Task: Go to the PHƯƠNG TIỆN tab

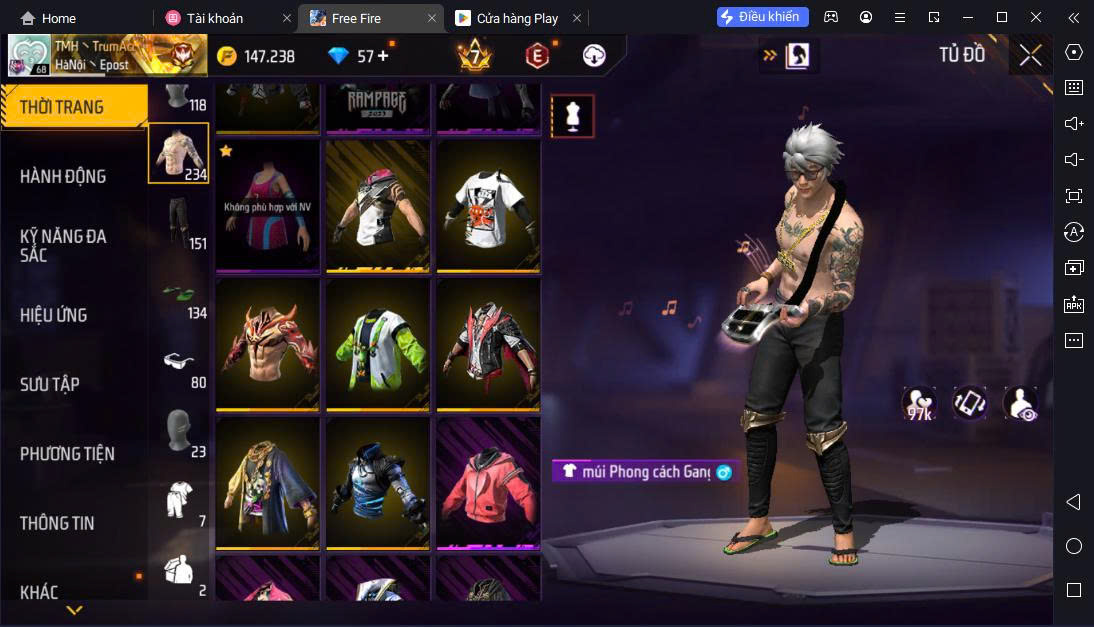Action: (67, 454)
